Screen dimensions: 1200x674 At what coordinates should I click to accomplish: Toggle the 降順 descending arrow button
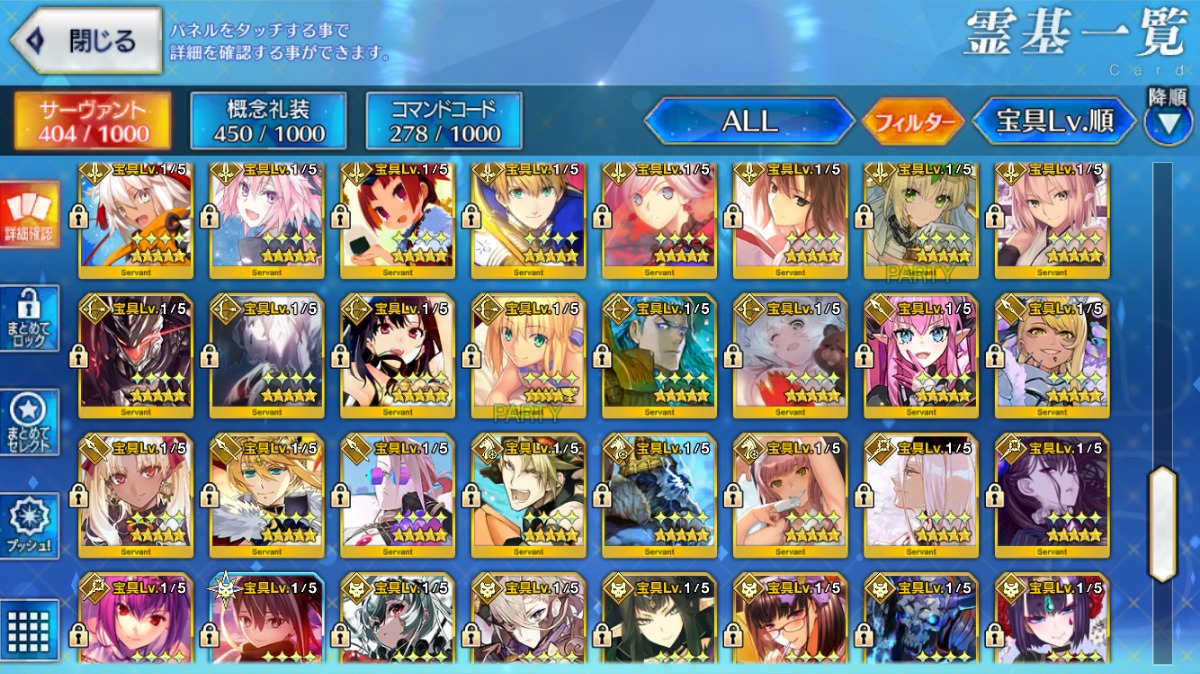[x=1167, y=120]
